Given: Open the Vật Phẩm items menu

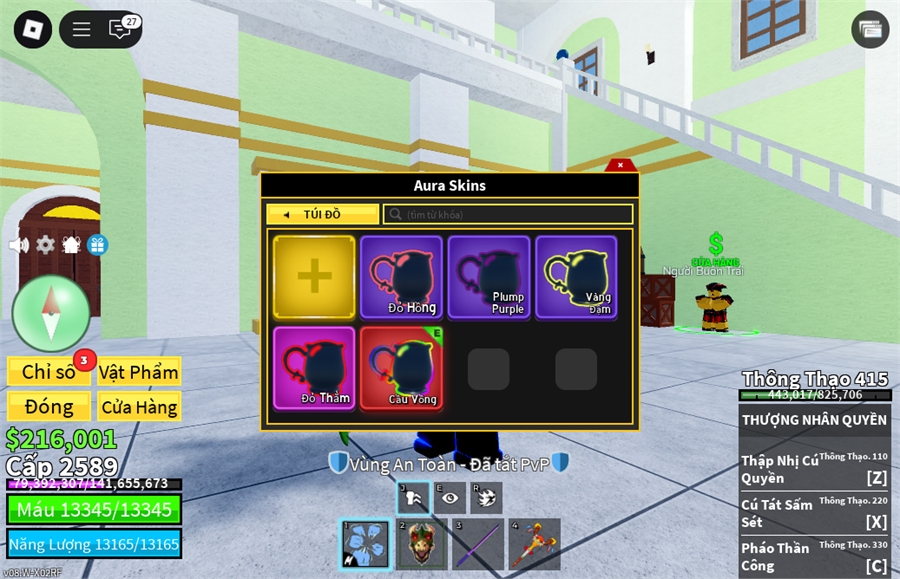Looking at the screenshot, I should [139, 372].
